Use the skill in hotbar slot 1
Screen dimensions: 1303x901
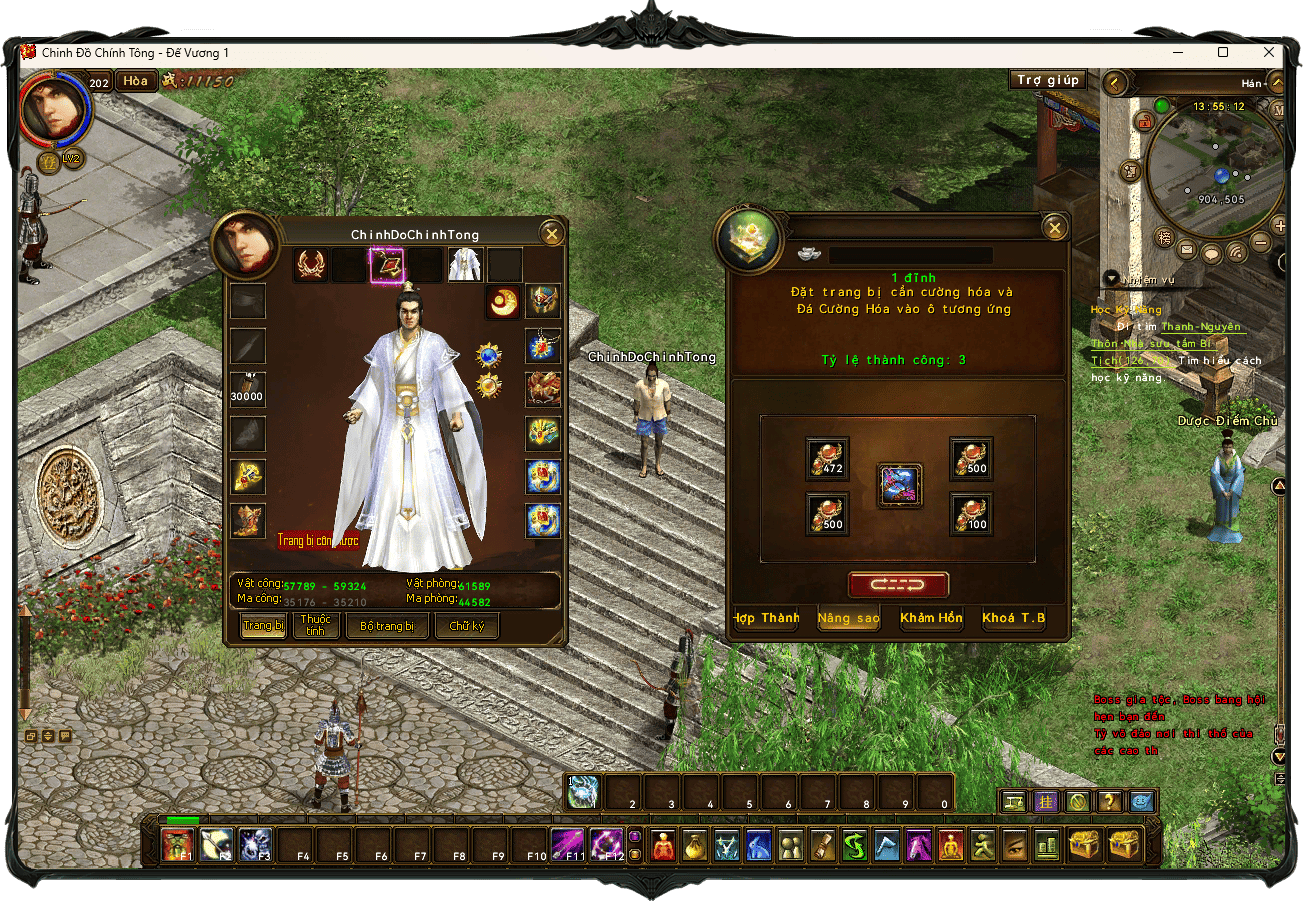click(584, 792)
